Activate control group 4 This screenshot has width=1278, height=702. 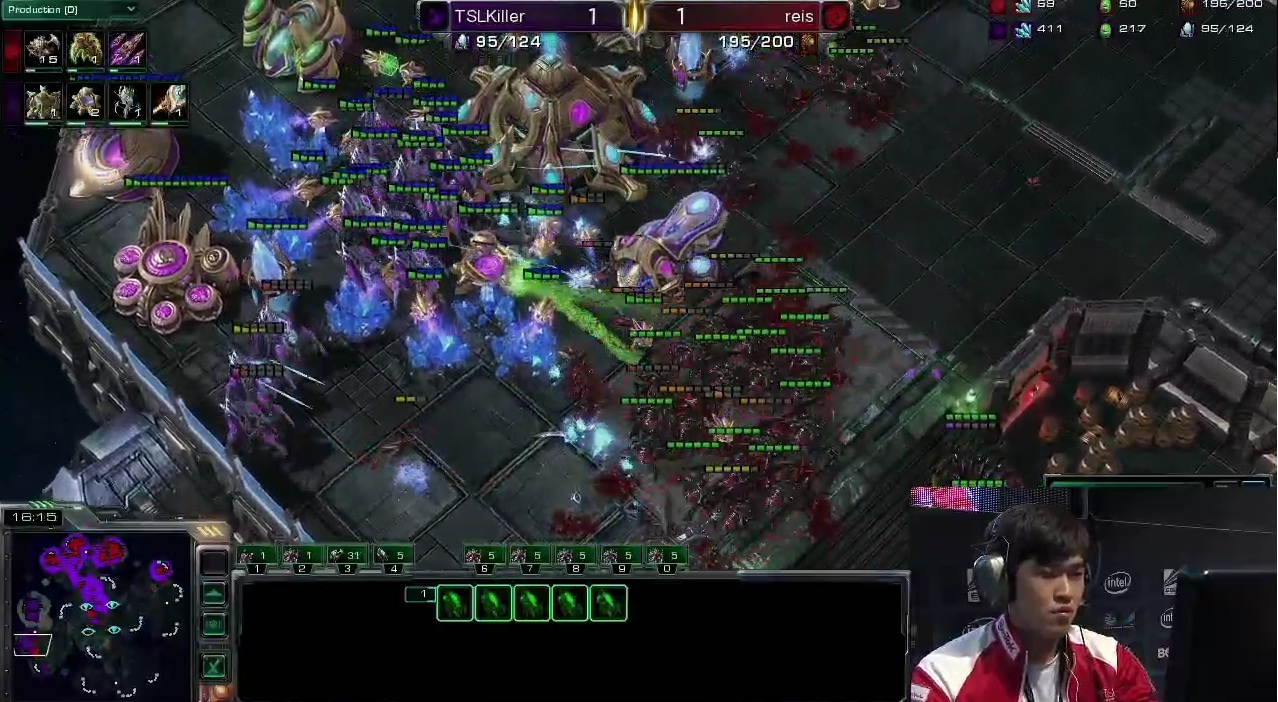point(392,556)
